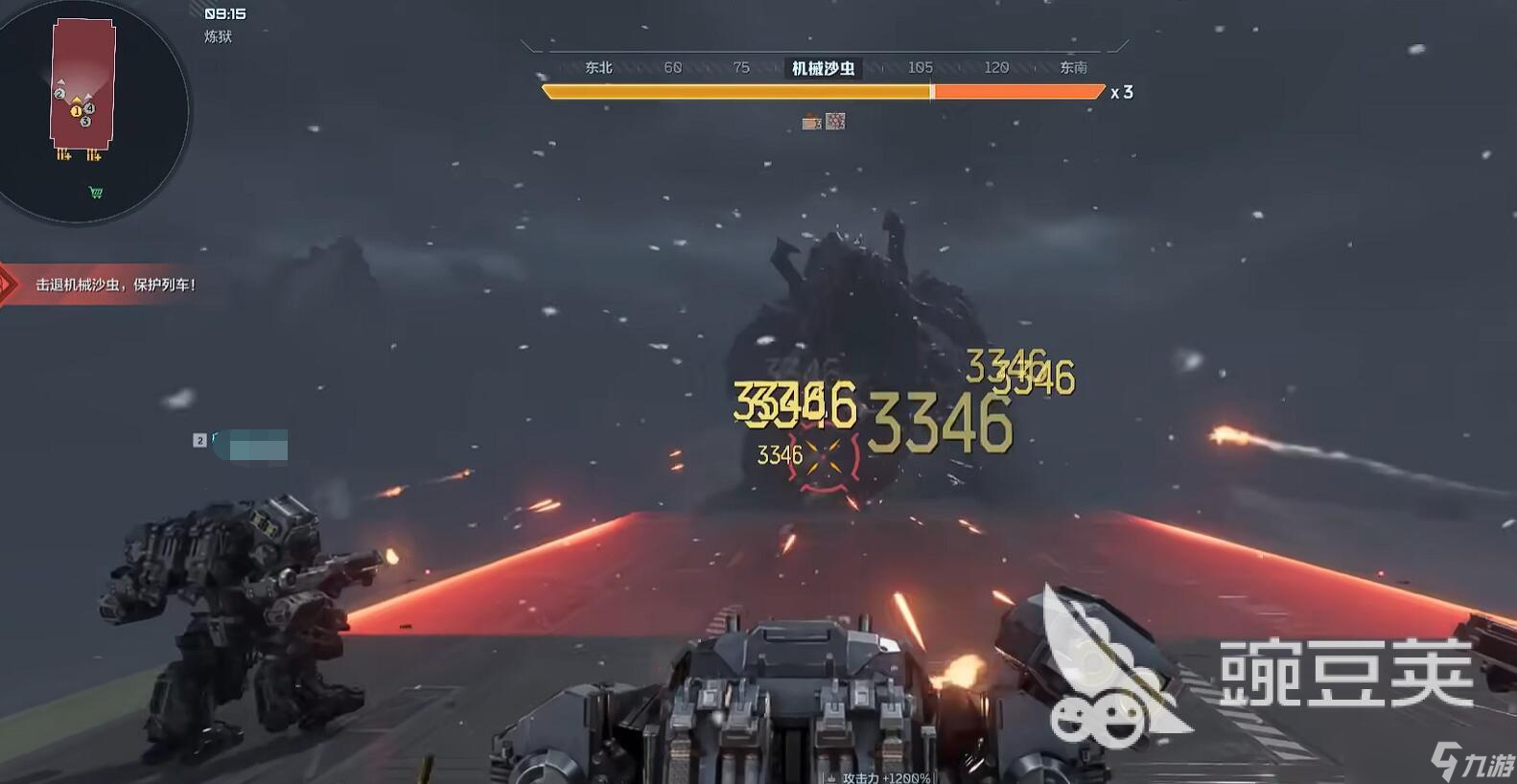Inspect the gray gear boss debuff icon
Screen dimensions: 1517x784
pyautogui.click(x=836, y=122)
